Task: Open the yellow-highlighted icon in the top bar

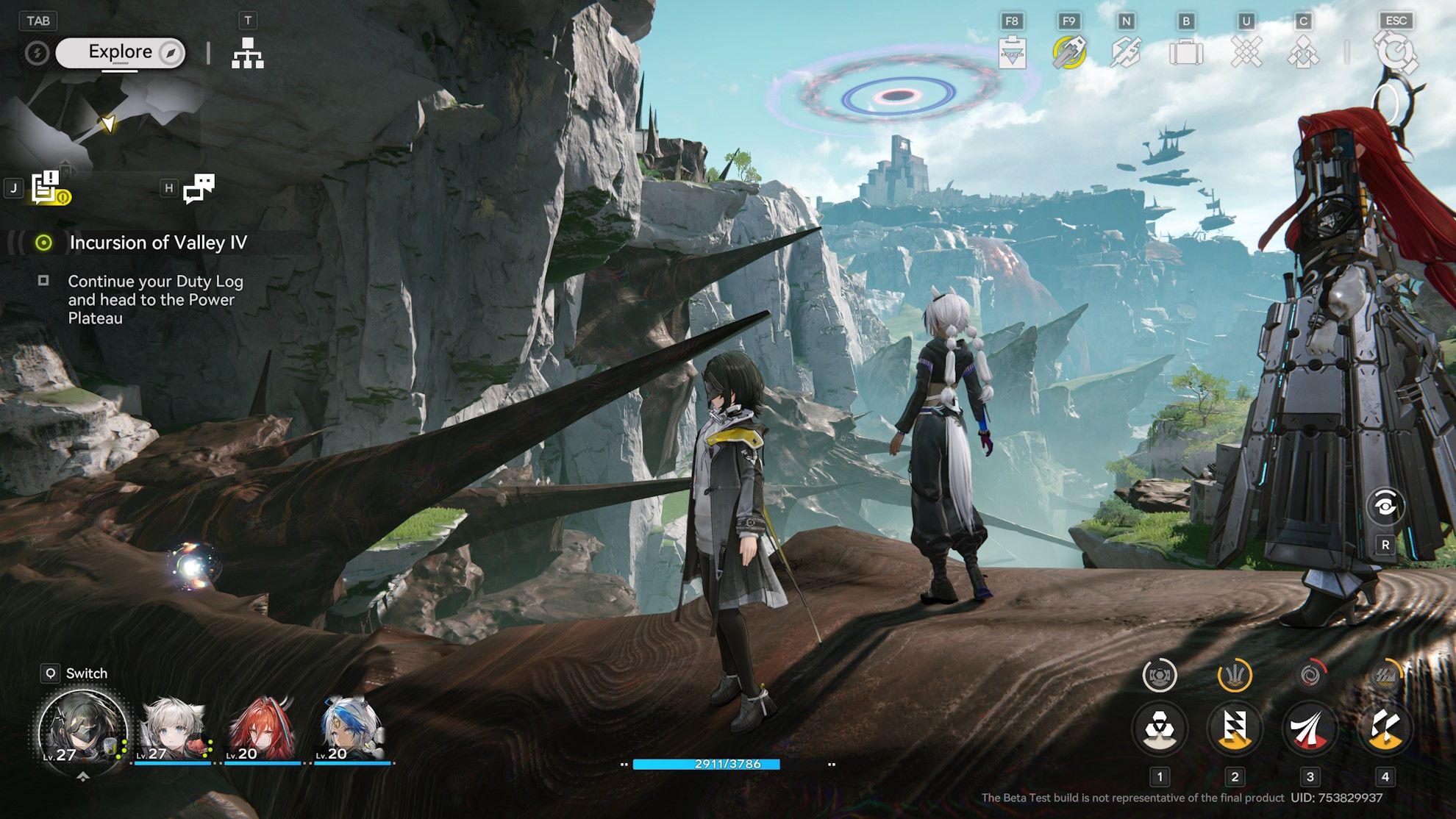Action: 1068,53
